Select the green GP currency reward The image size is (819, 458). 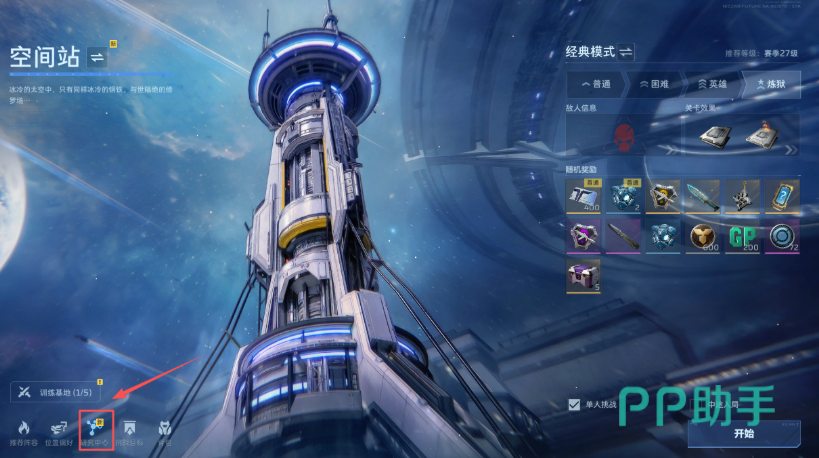point(742,237)
